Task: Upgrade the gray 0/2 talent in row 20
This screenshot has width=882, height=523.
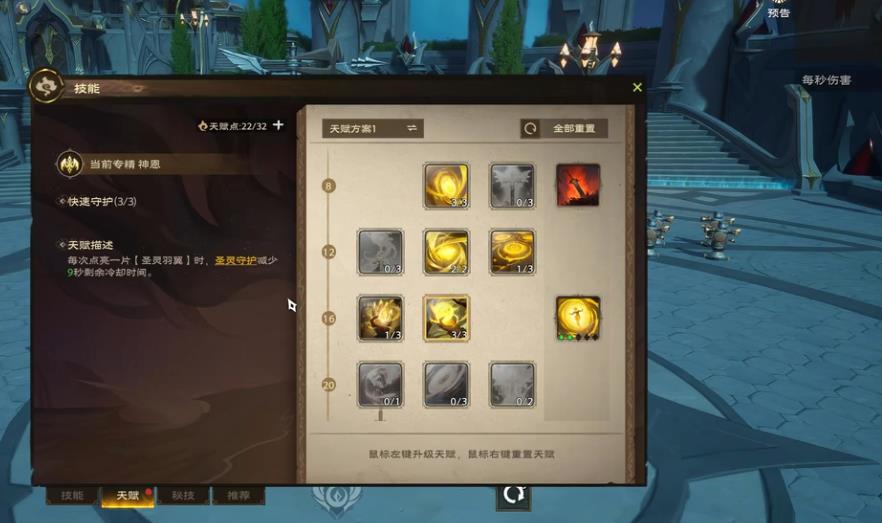Action: pyautogui.click(x=512, y=384)
